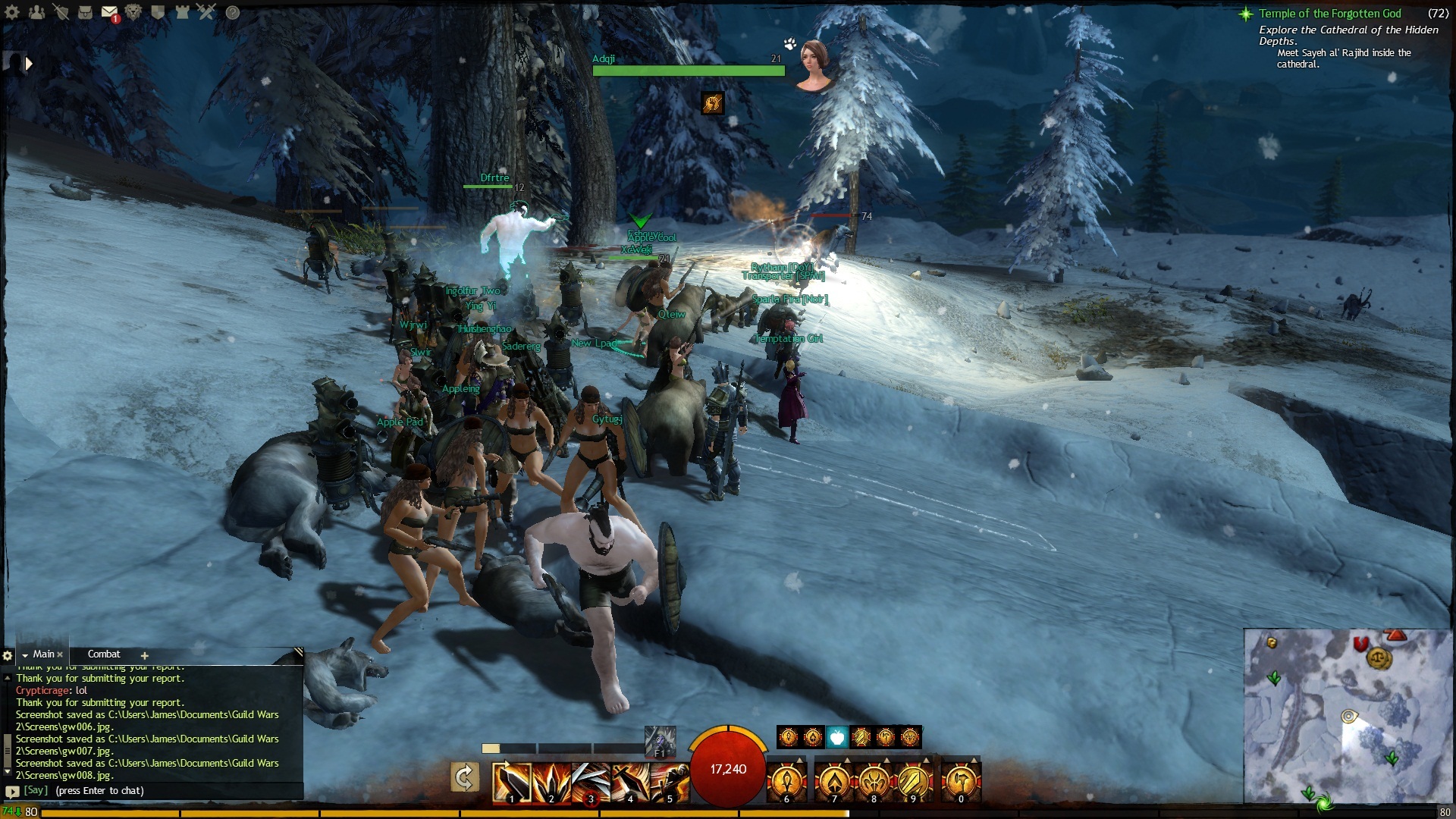This screenshot has width=1456, height=819.
Task: Open the inventory bag icon
Action: tap(85, 12)
